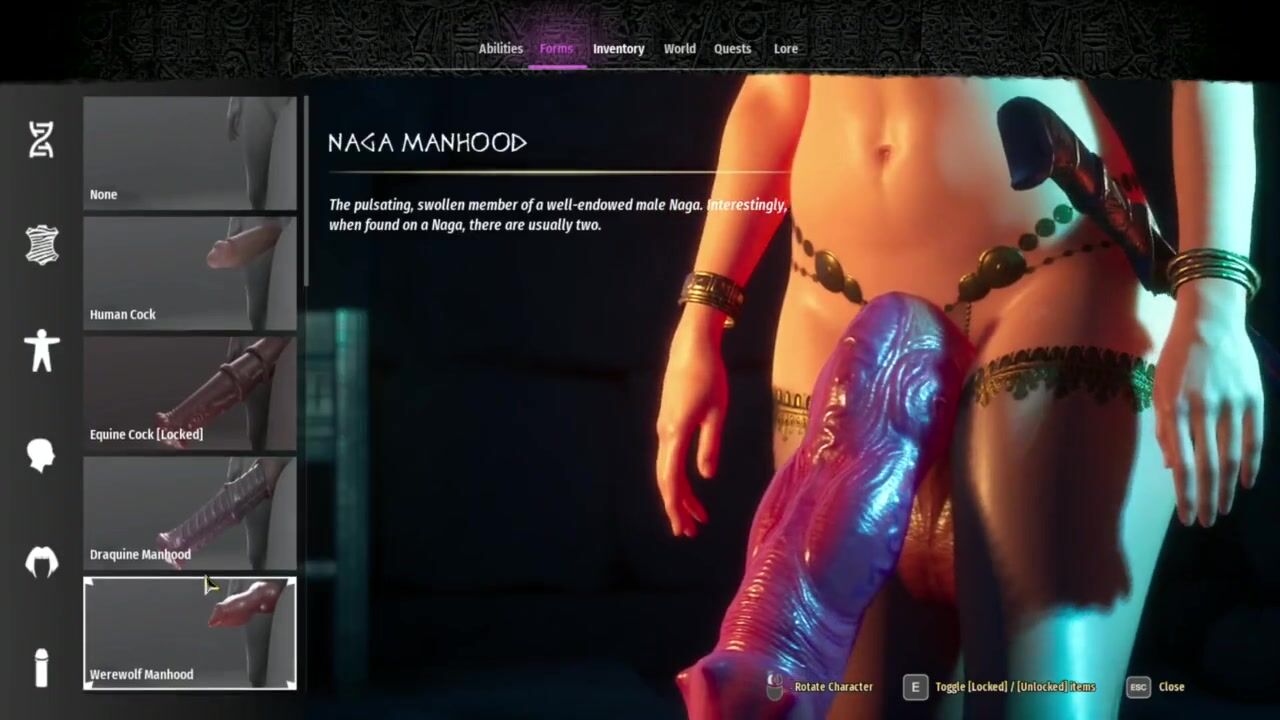Open the Lore tab

coord(785,49)
